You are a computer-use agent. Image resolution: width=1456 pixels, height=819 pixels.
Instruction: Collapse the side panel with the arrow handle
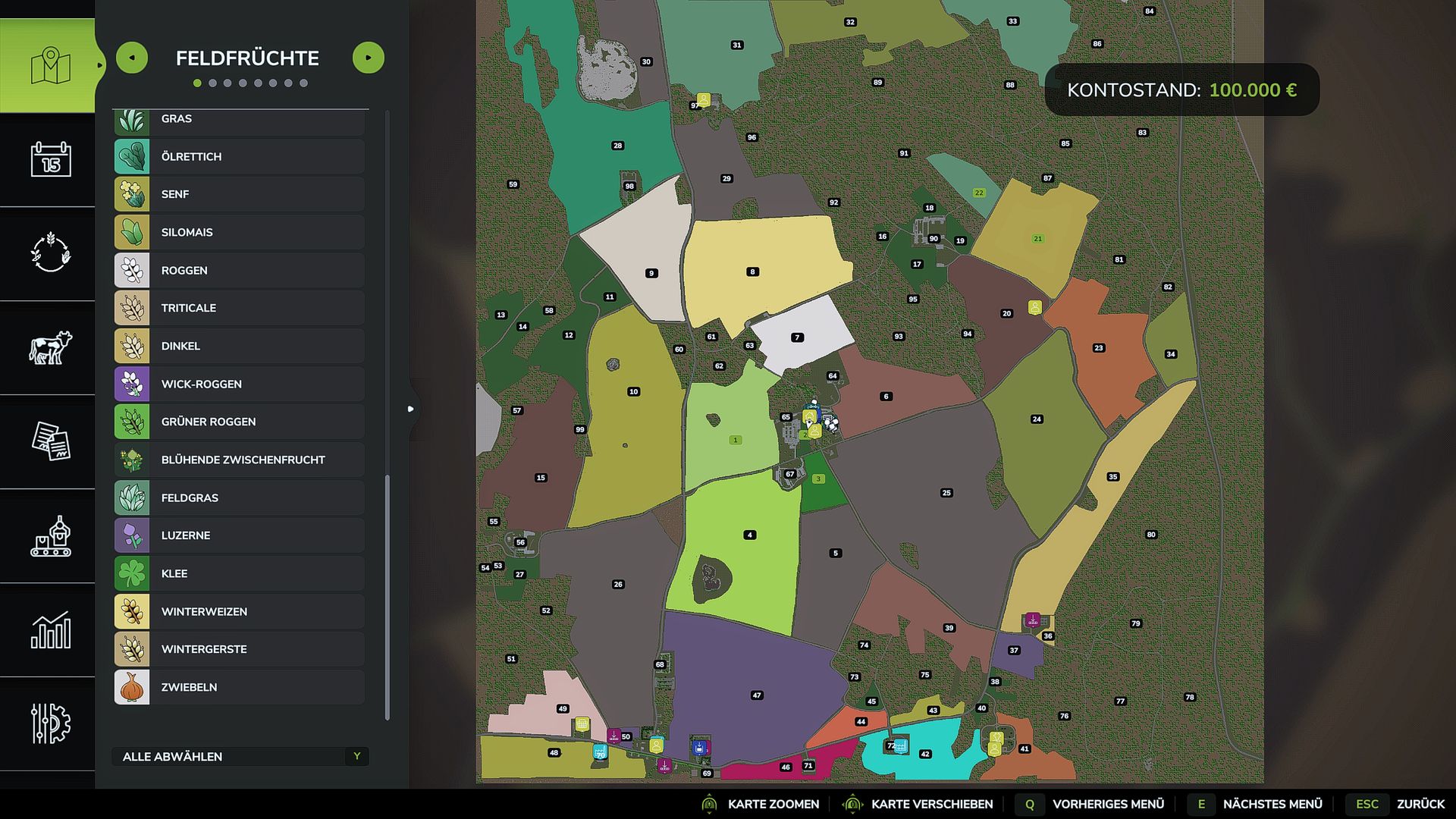pos(411,409)
